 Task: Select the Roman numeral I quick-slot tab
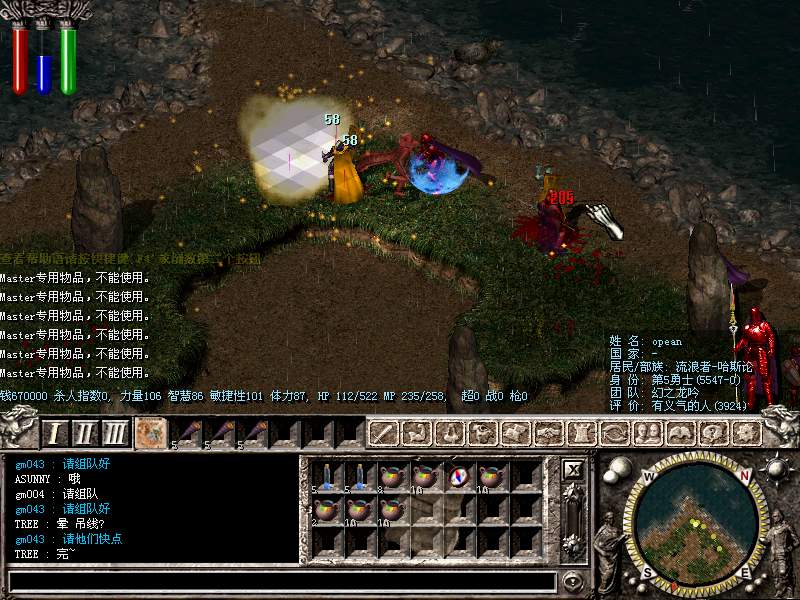point(55,433)
